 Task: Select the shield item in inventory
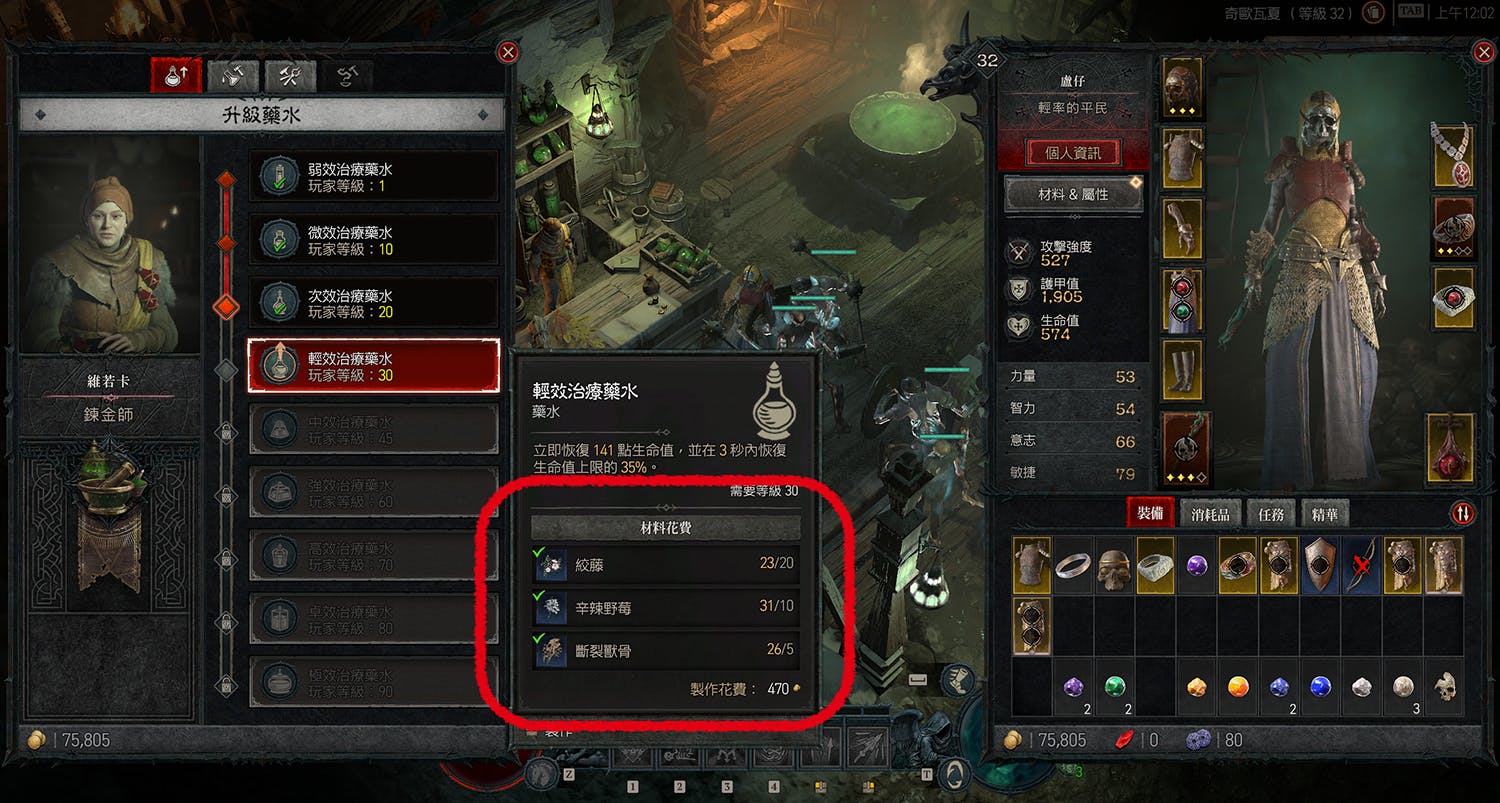click(x=1320, y=566)
